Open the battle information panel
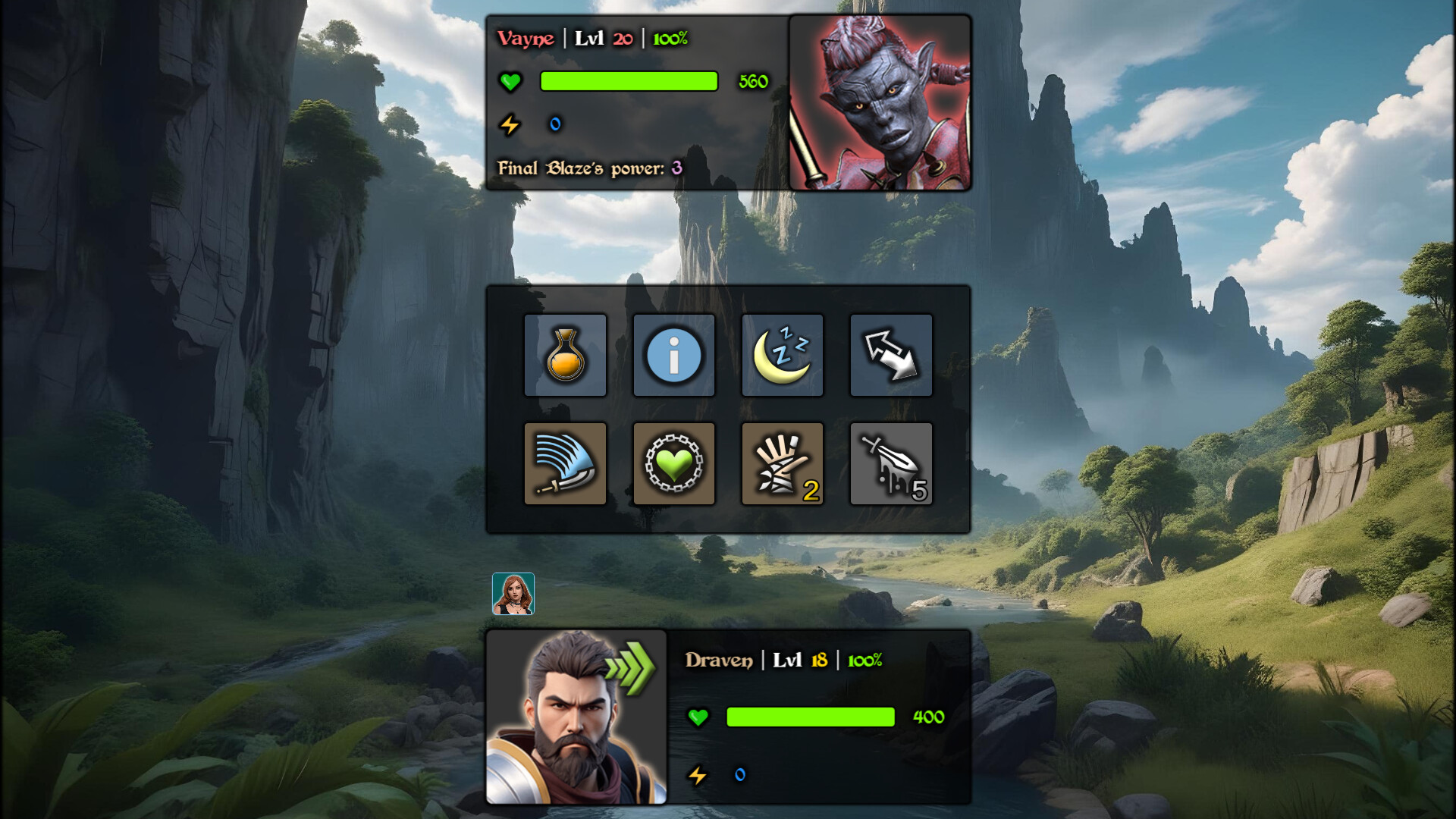Image resolution: width=1456 pixels, height=819 pixels. point(673,355)
